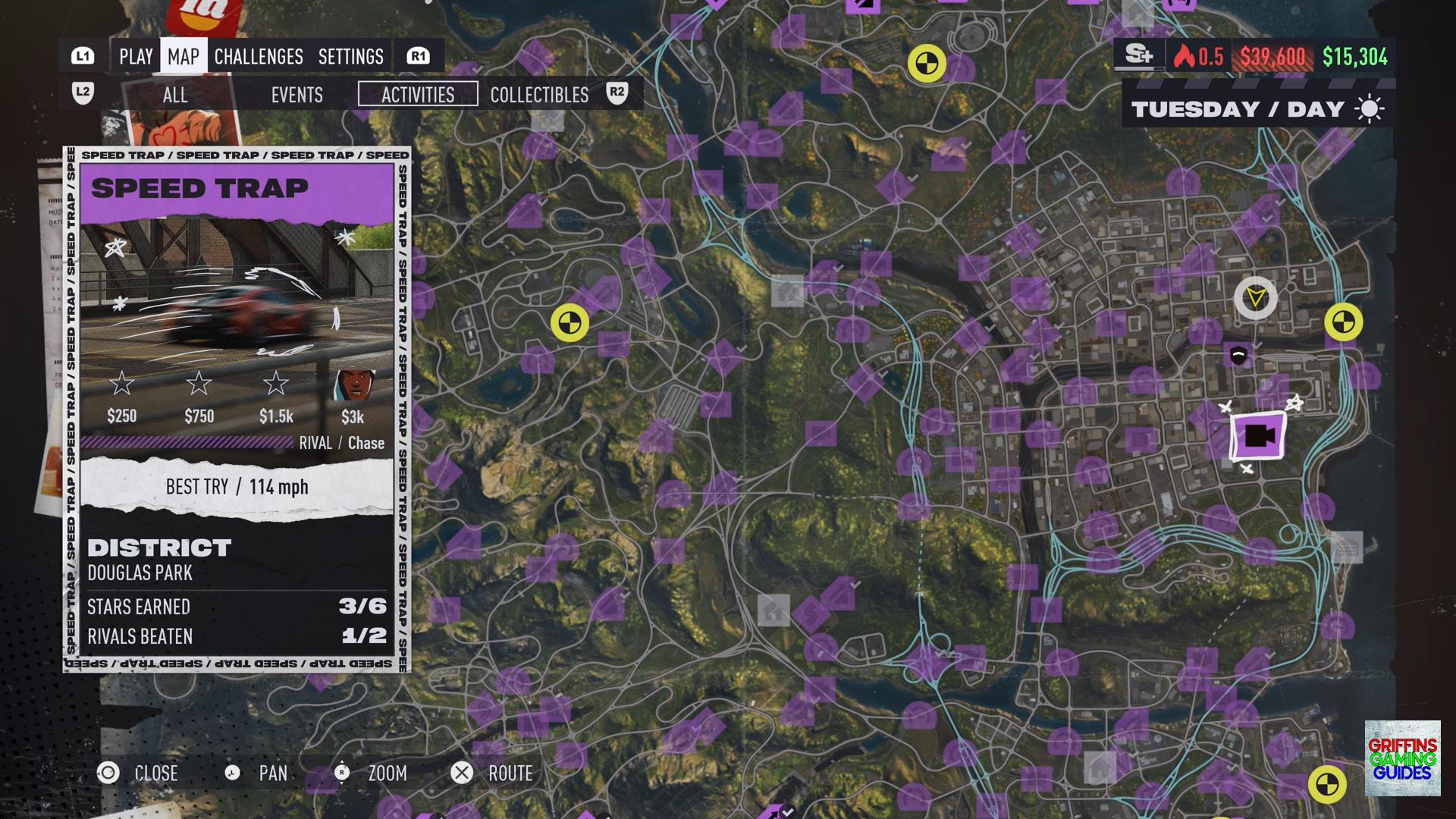This screenshot has height=819, width=1456.
Task: Switch to the Play tab
Action: pos(136,57)
